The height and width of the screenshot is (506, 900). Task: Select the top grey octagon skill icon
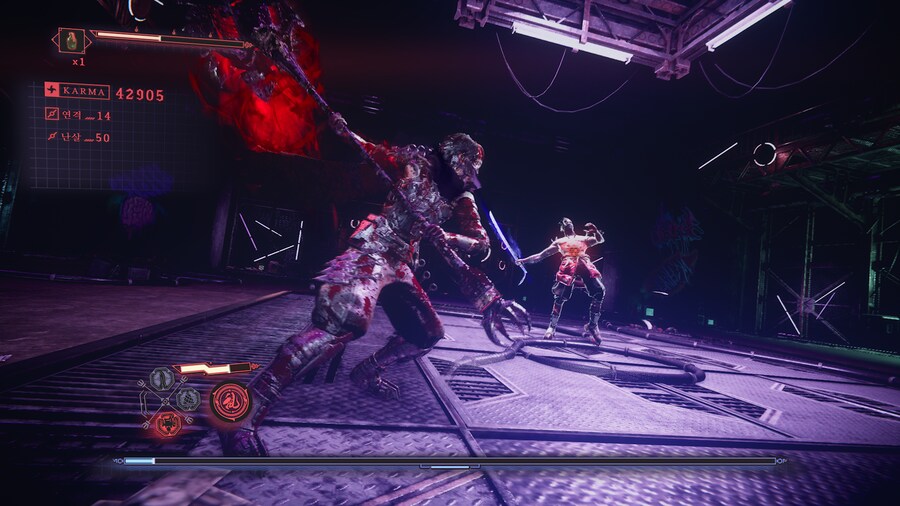point(162,379)
